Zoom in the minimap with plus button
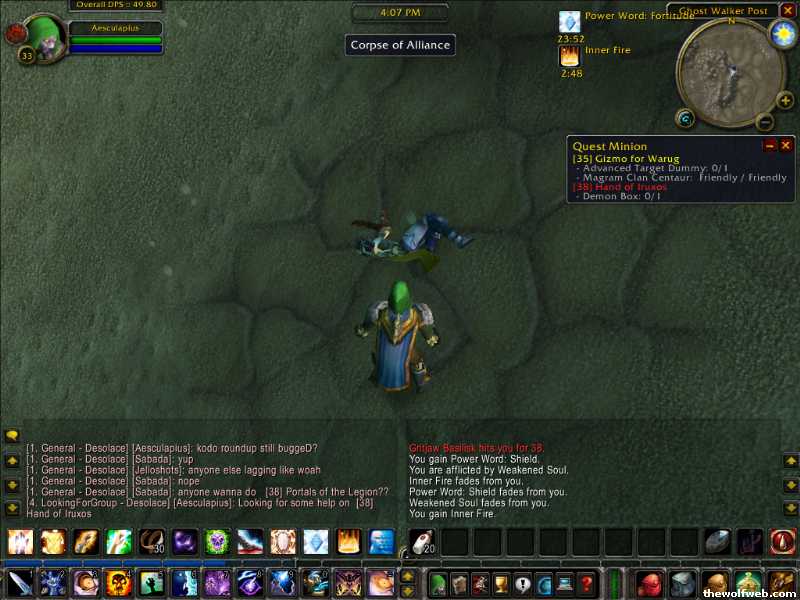The height and width of the screenshot is (600, 800). coord(785,100)
